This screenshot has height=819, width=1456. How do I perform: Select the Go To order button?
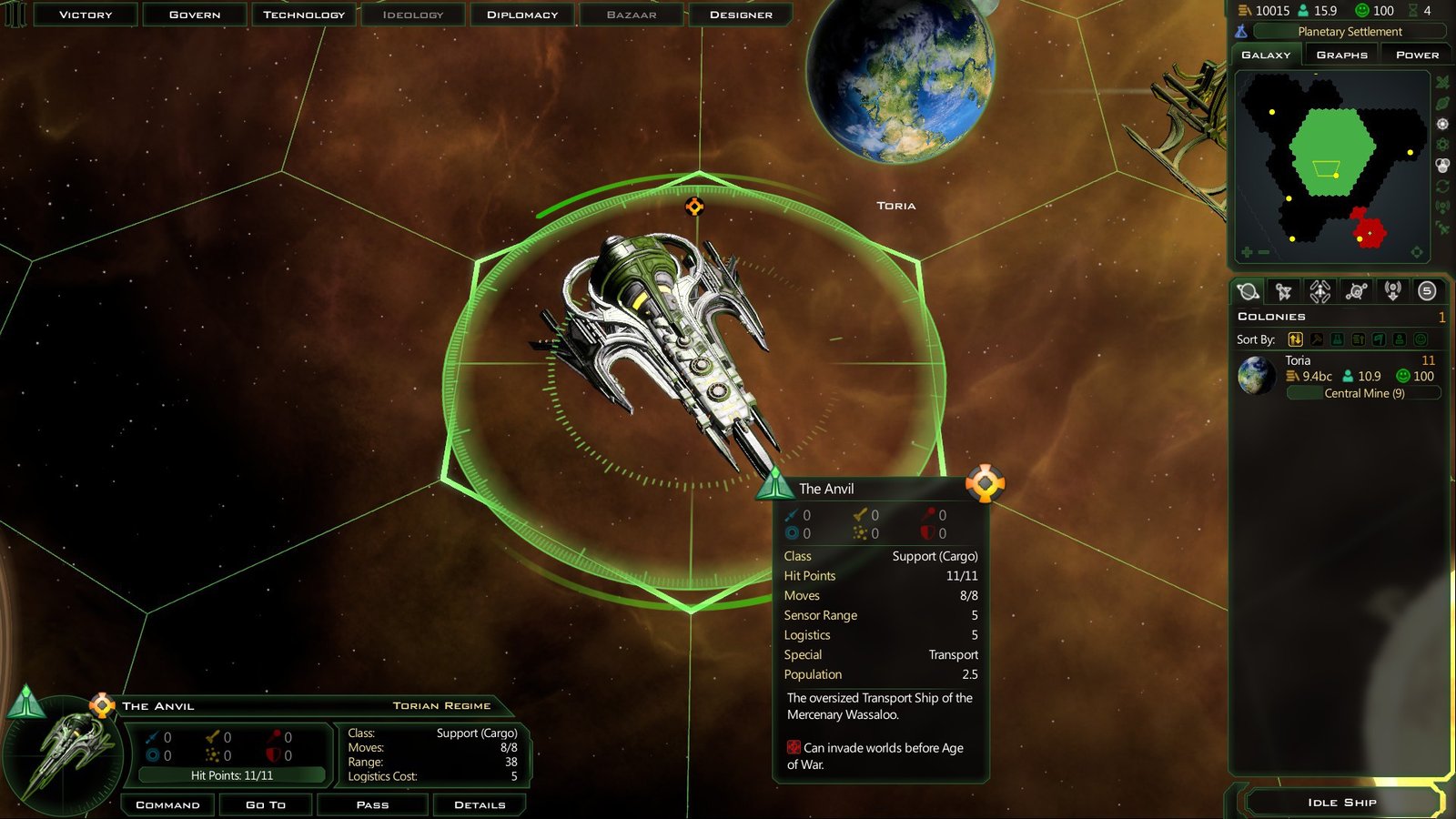[x=266, y=804]
